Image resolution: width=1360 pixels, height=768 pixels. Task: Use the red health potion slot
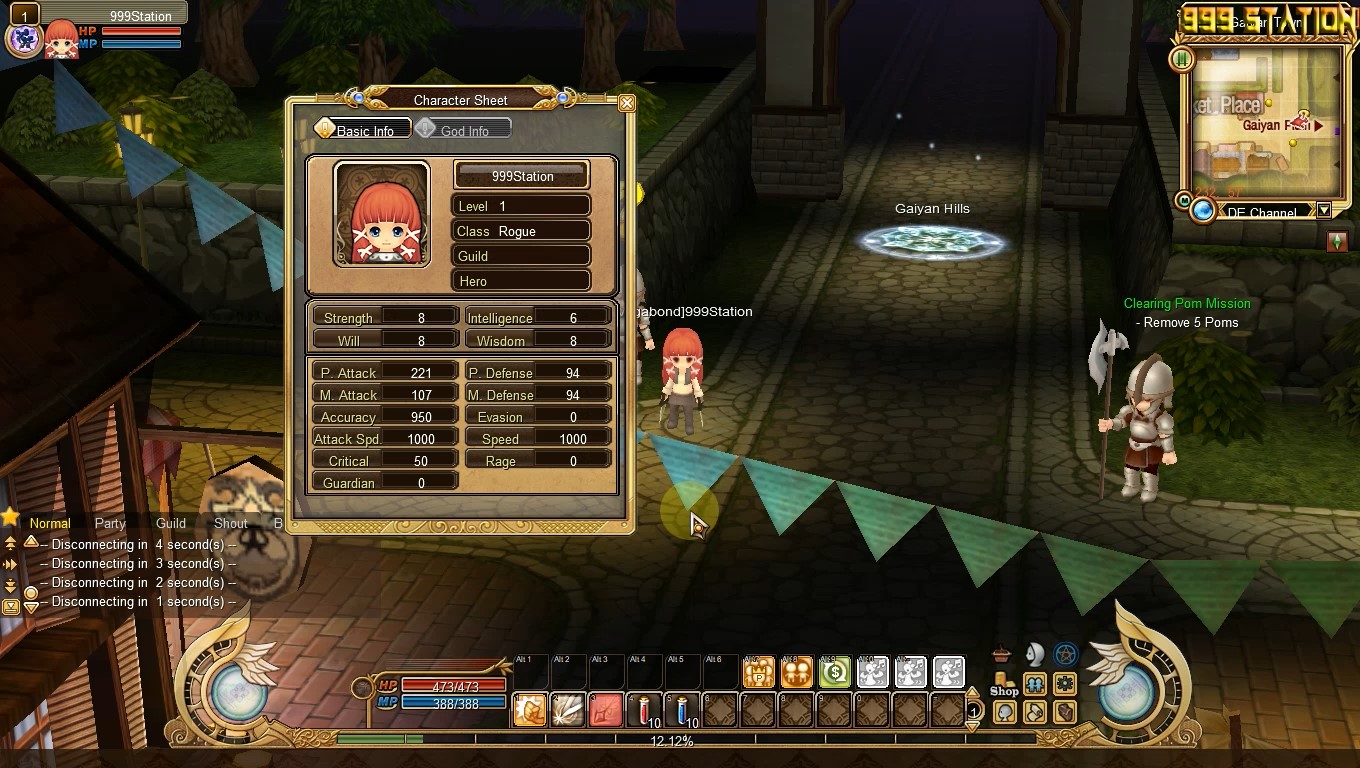point(645,709)
